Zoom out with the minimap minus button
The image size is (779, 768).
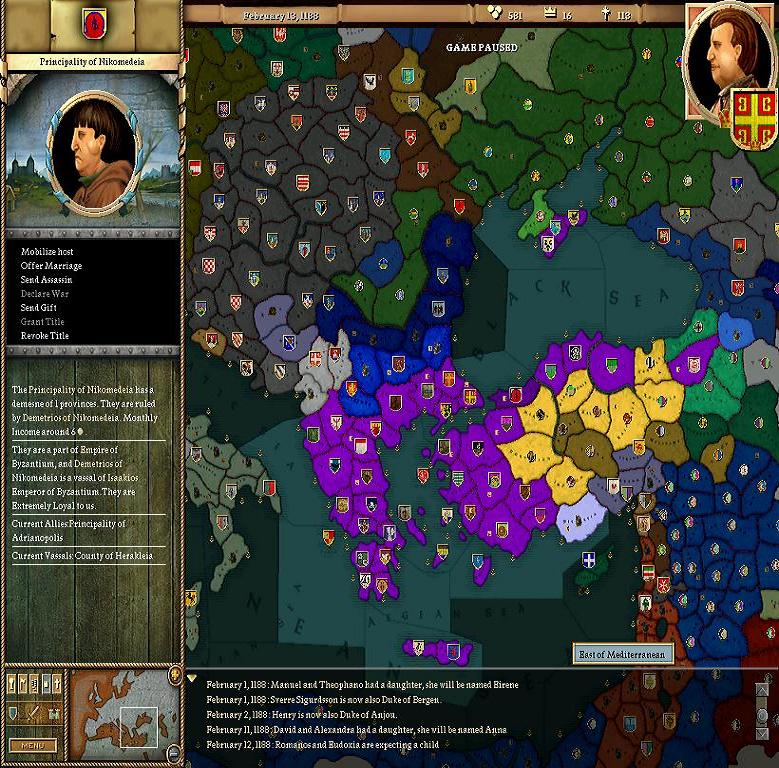pos(176,752)
